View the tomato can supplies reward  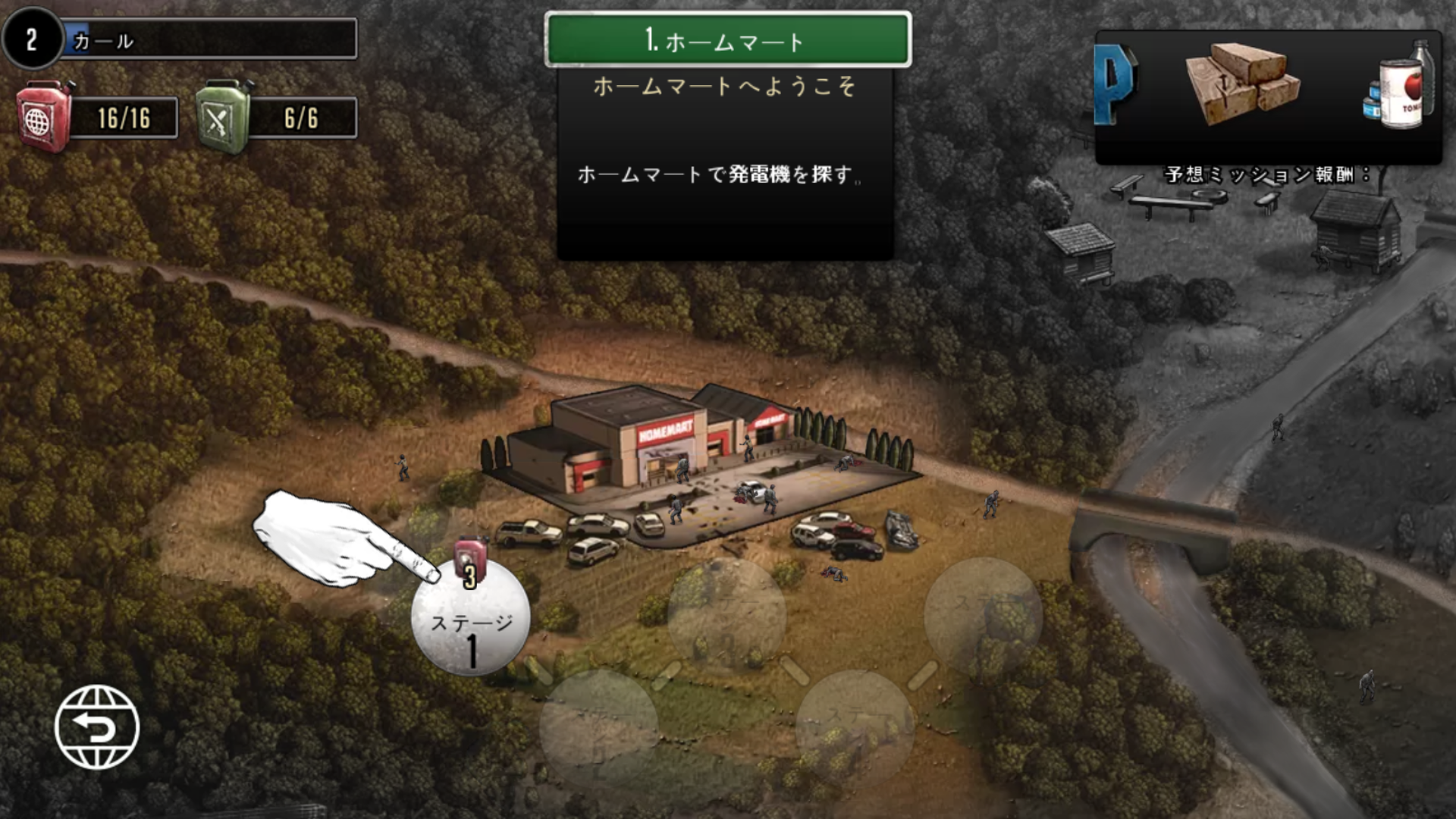click(x=1403, y=87)
